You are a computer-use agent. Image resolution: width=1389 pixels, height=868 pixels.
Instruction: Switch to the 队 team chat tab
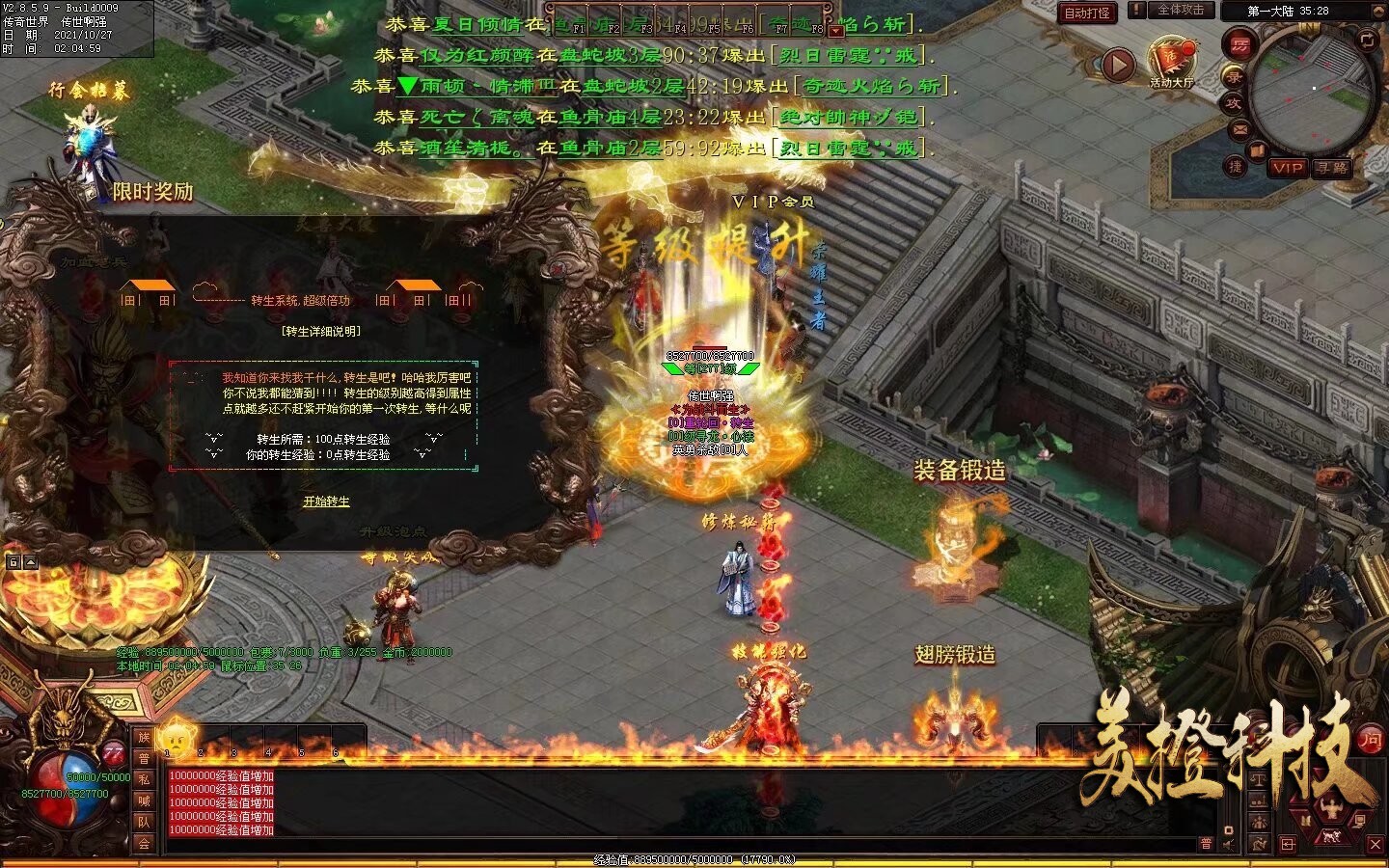point(145,821)
